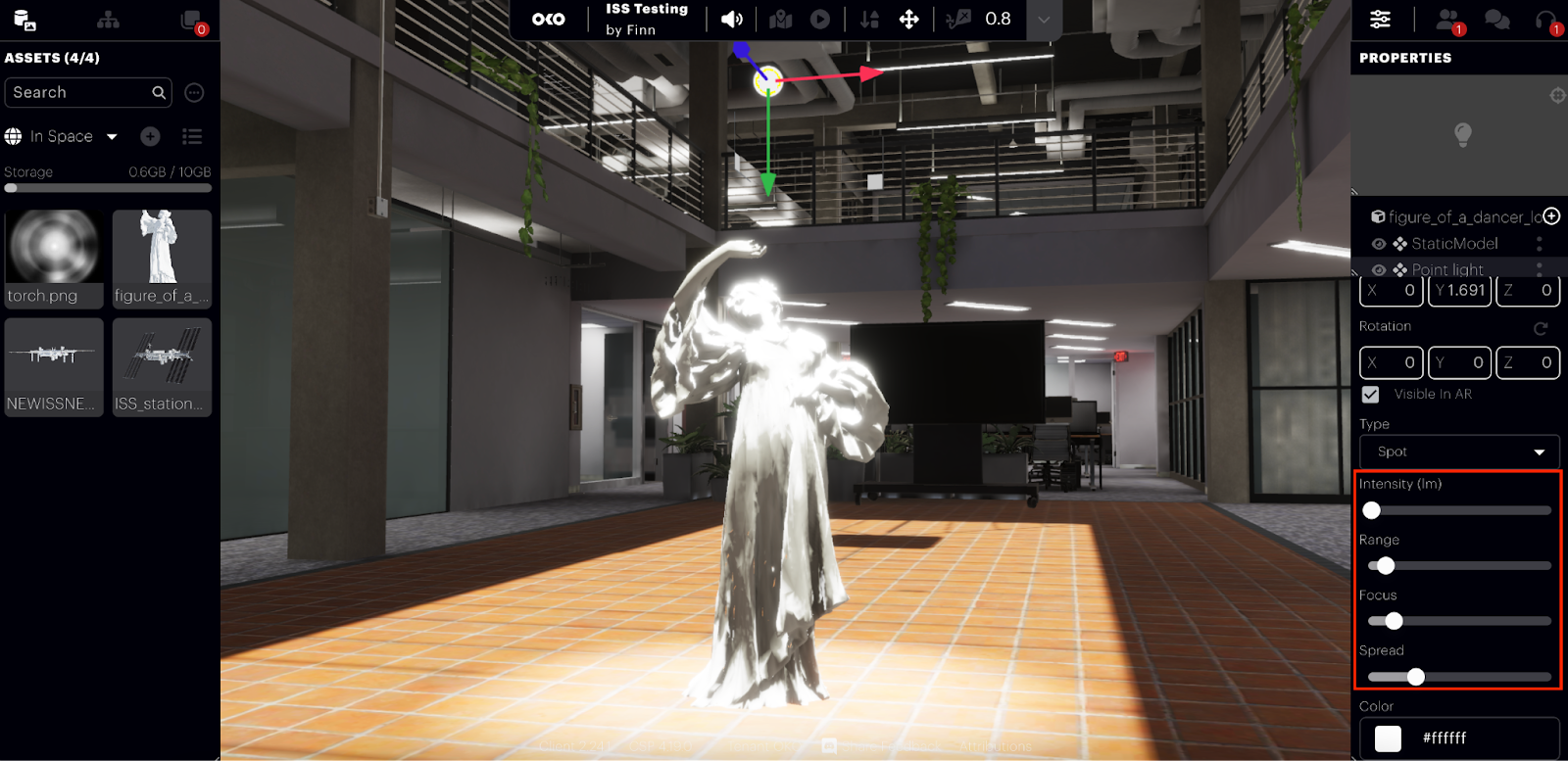Image resolution: width=1568 pixels, height=761 pixels.
Task: Switch assets to list view
Action: click(192, 136)
